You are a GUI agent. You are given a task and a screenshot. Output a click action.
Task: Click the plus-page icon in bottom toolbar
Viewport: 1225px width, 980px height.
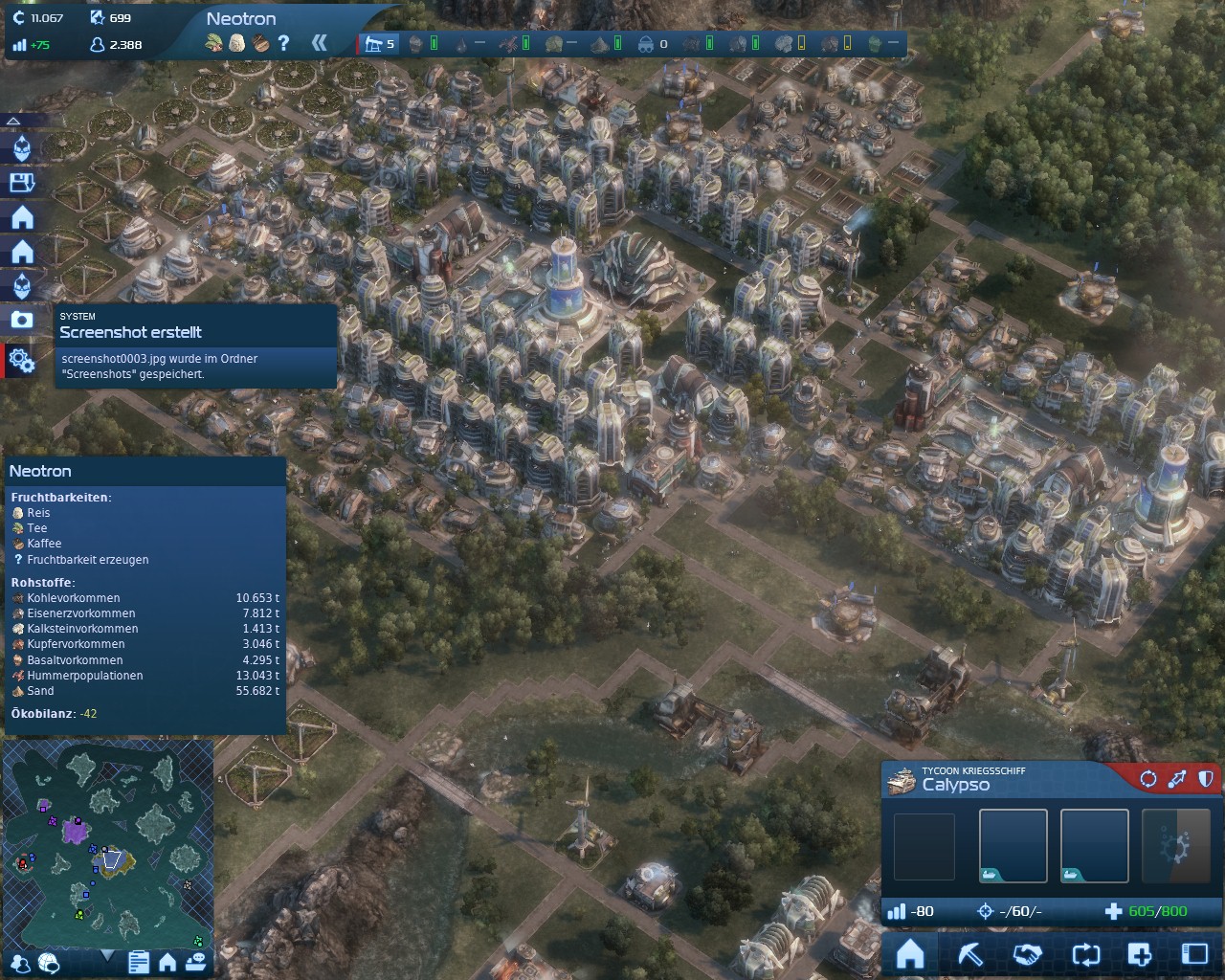(1139, 954)
